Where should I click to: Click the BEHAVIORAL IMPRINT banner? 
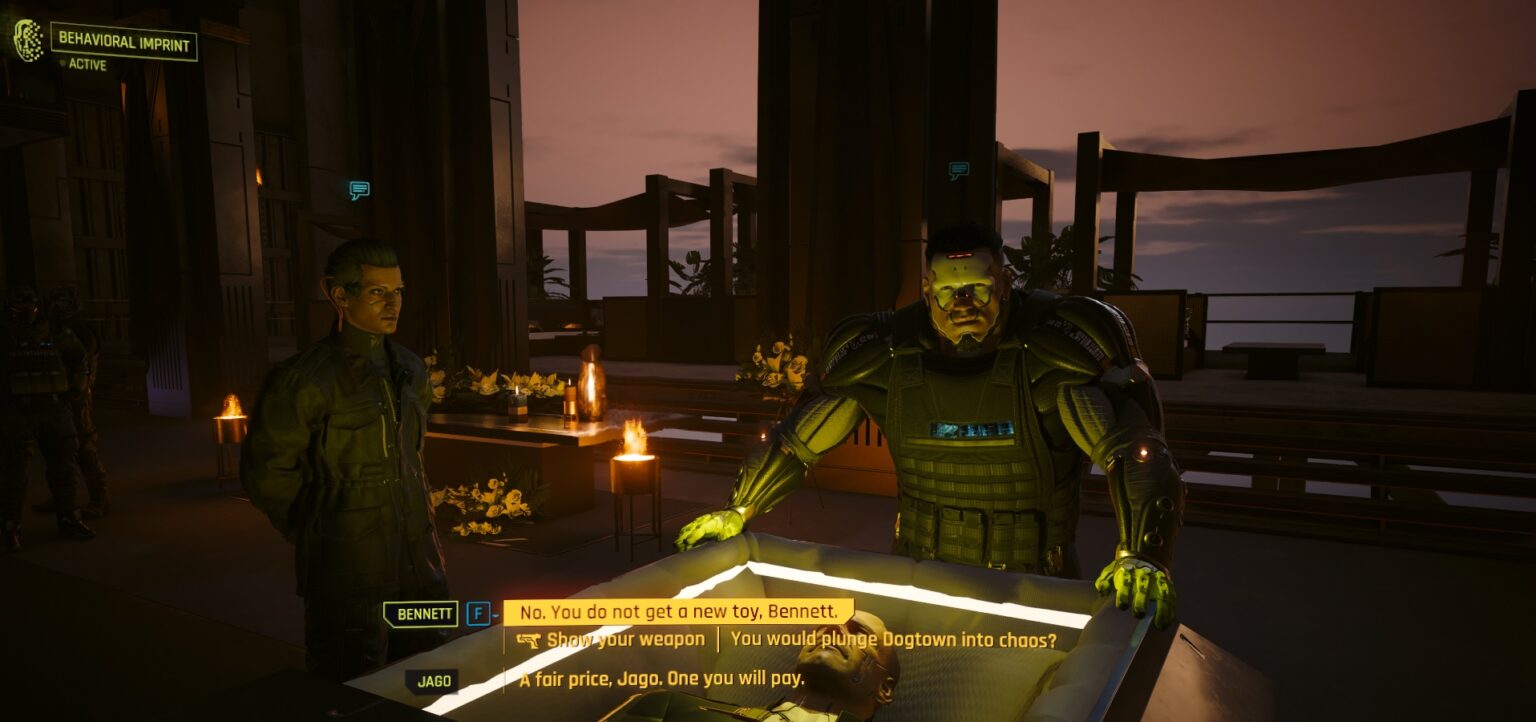point(124,43)
